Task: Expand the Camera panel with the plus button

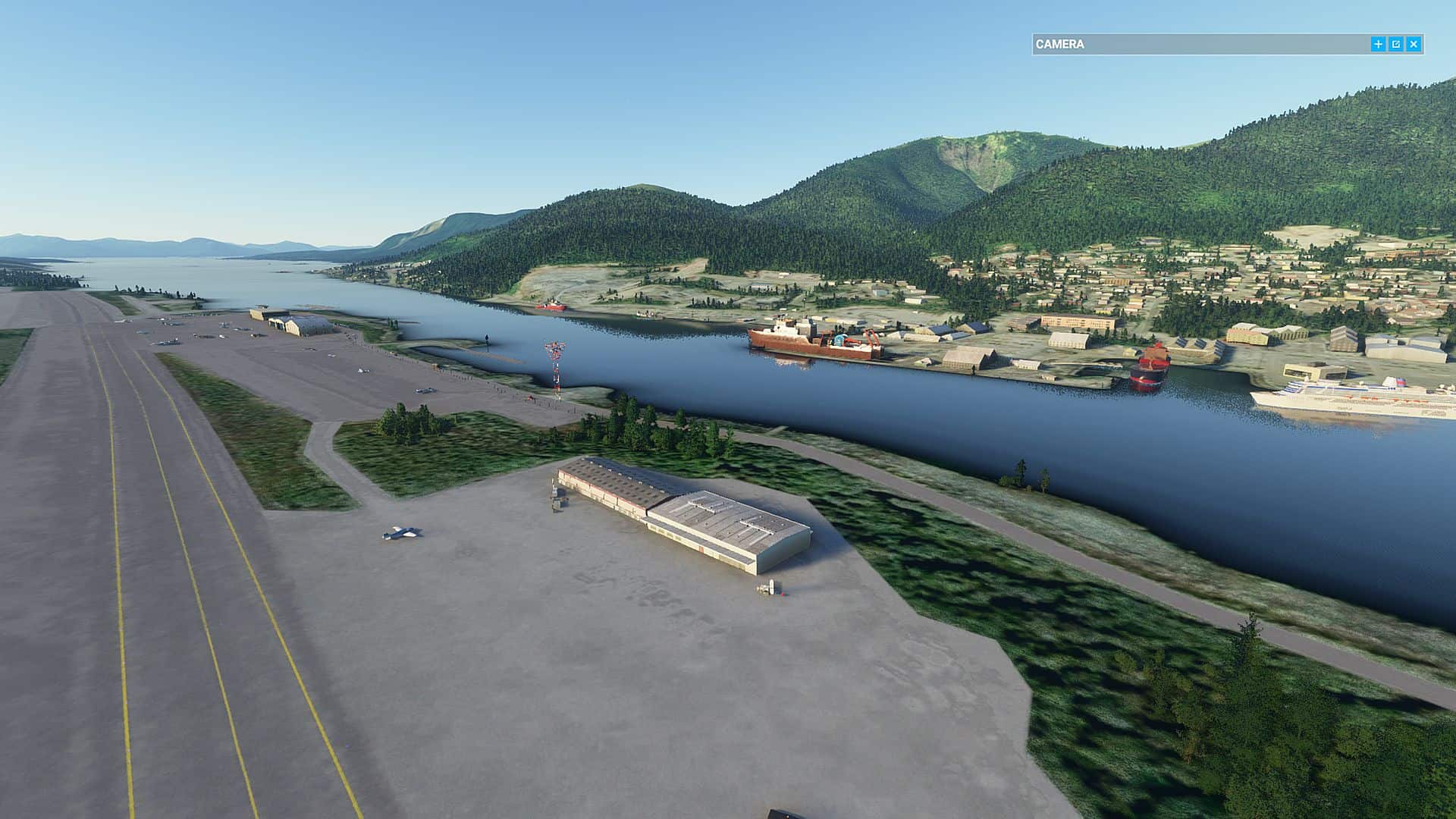Action: [1378, 45]
